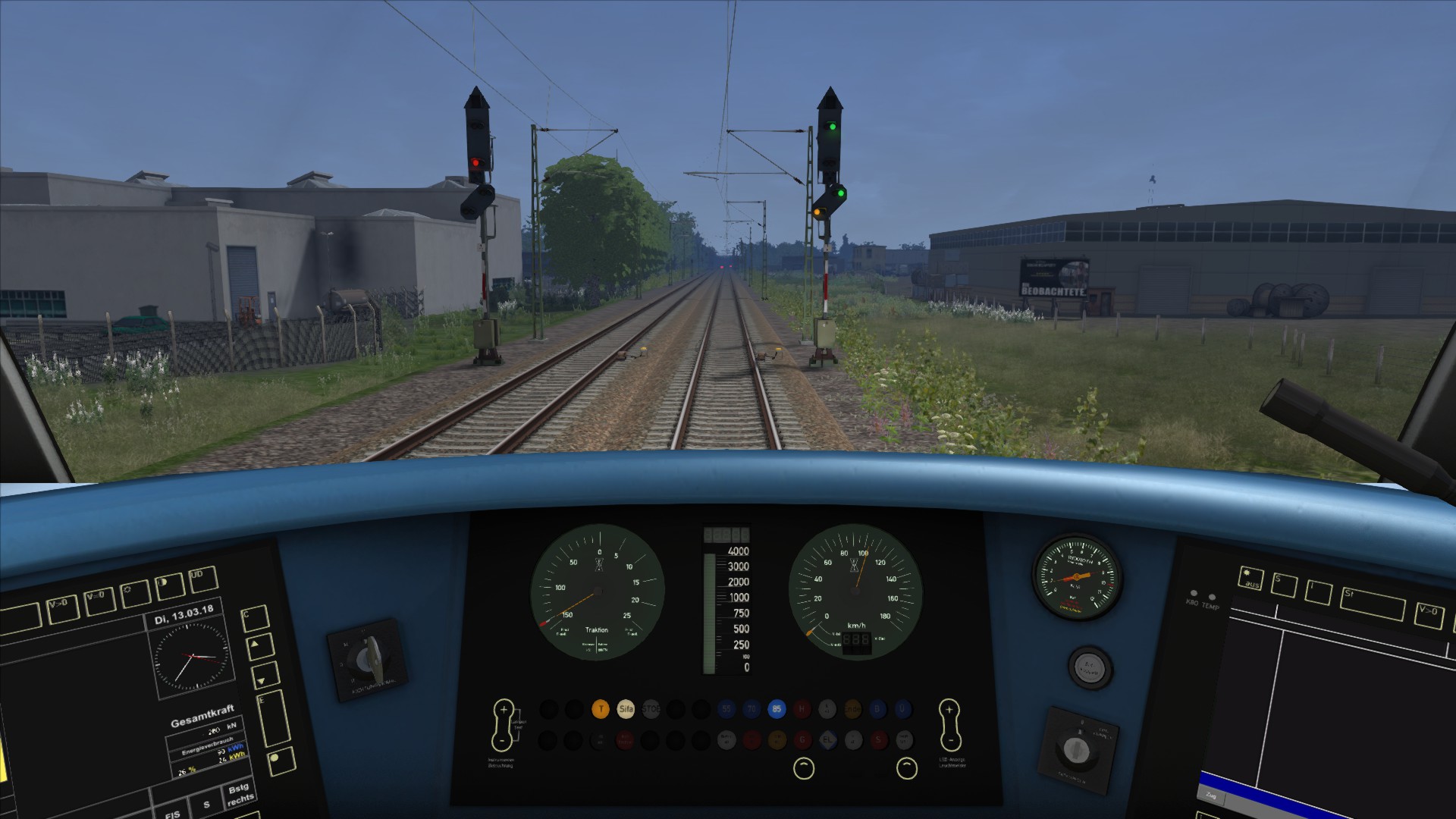Tap the V=0 softkey on the display
Viewport: 1456px width, 819px height.
click(99, 600)
